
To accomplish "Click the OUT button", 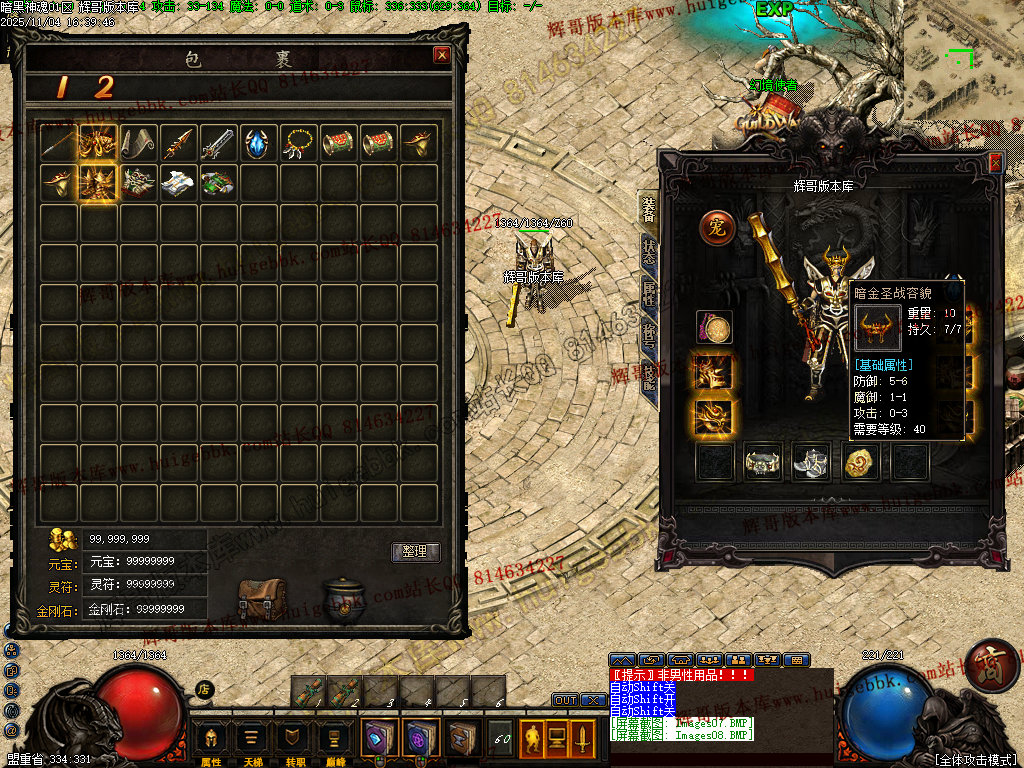I will (565, 700).
